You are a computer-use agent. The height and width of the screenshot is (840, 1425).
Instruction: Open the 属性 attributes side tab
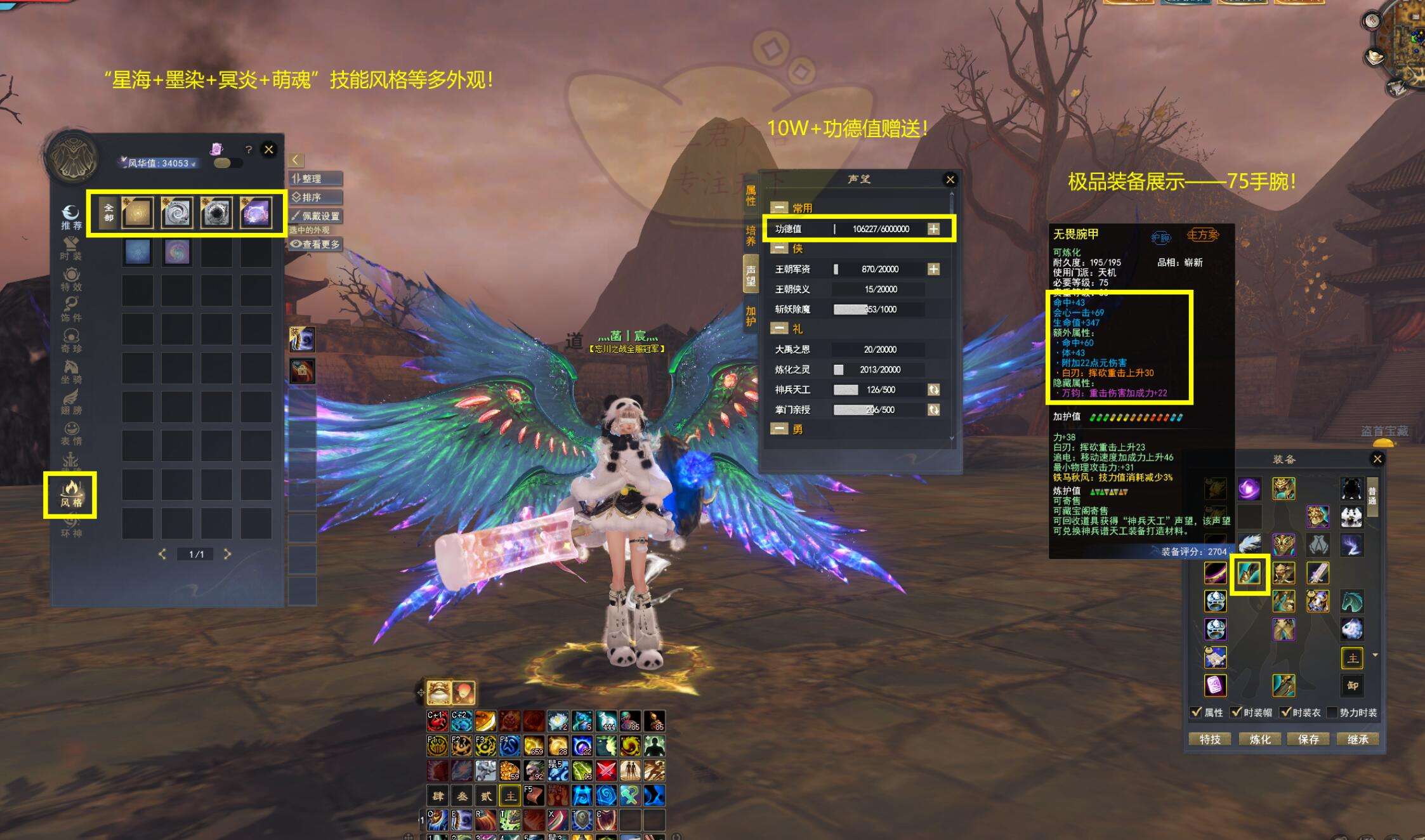751,196
